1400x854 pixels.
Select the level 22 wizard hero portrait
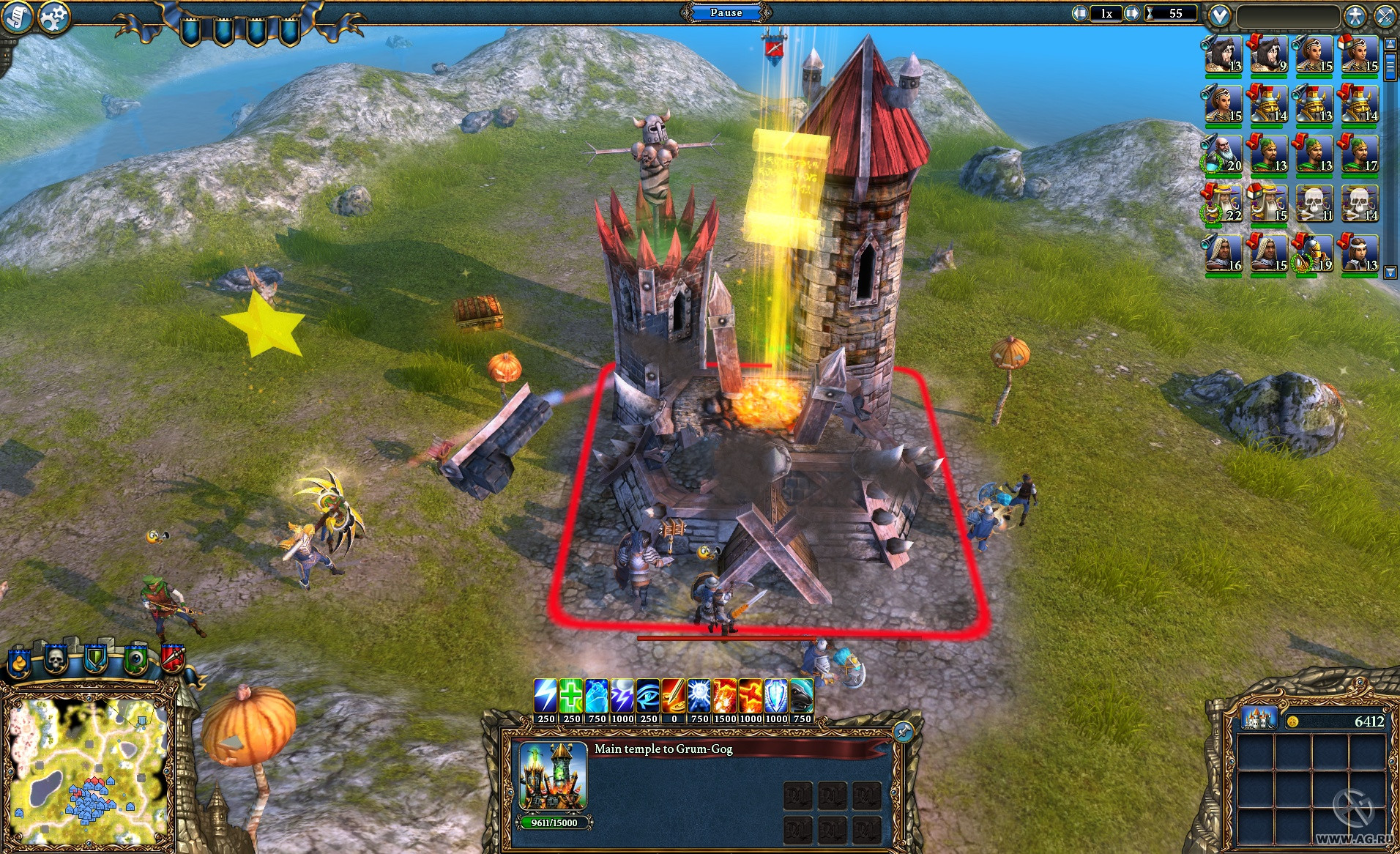(1223, 204)
